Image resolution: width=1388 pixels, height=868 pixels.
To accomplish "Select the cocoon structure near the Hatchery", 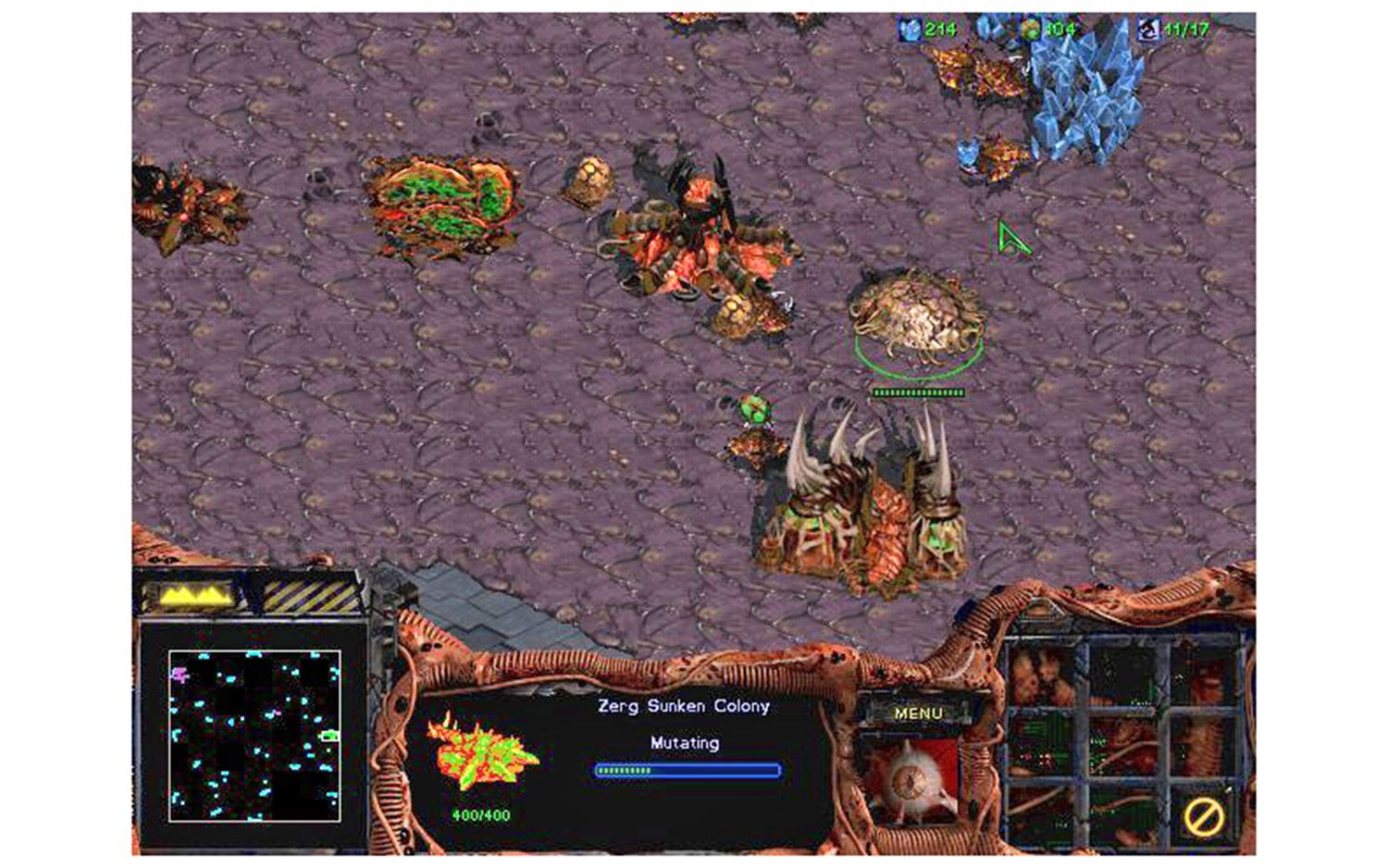I will tap(916, 319).
